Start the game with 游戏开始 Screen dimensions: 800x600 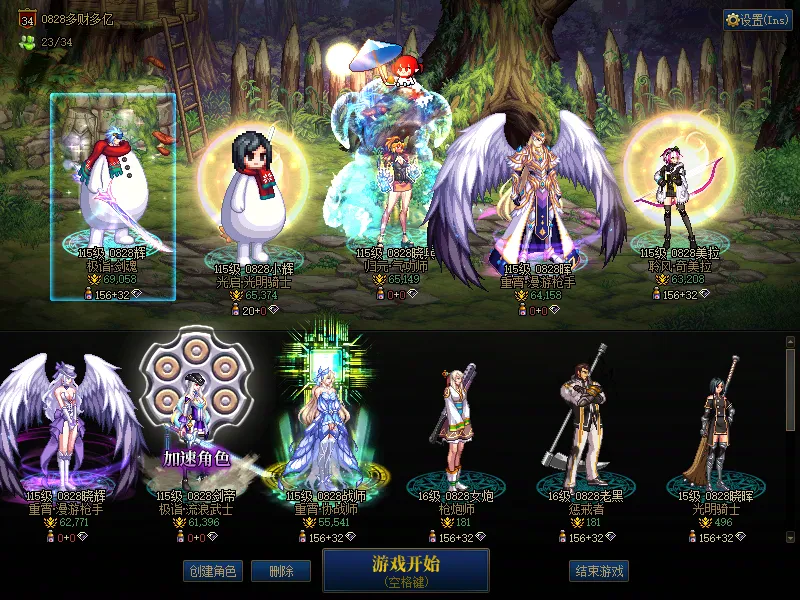pyautogui.click(x=405, y=570)
